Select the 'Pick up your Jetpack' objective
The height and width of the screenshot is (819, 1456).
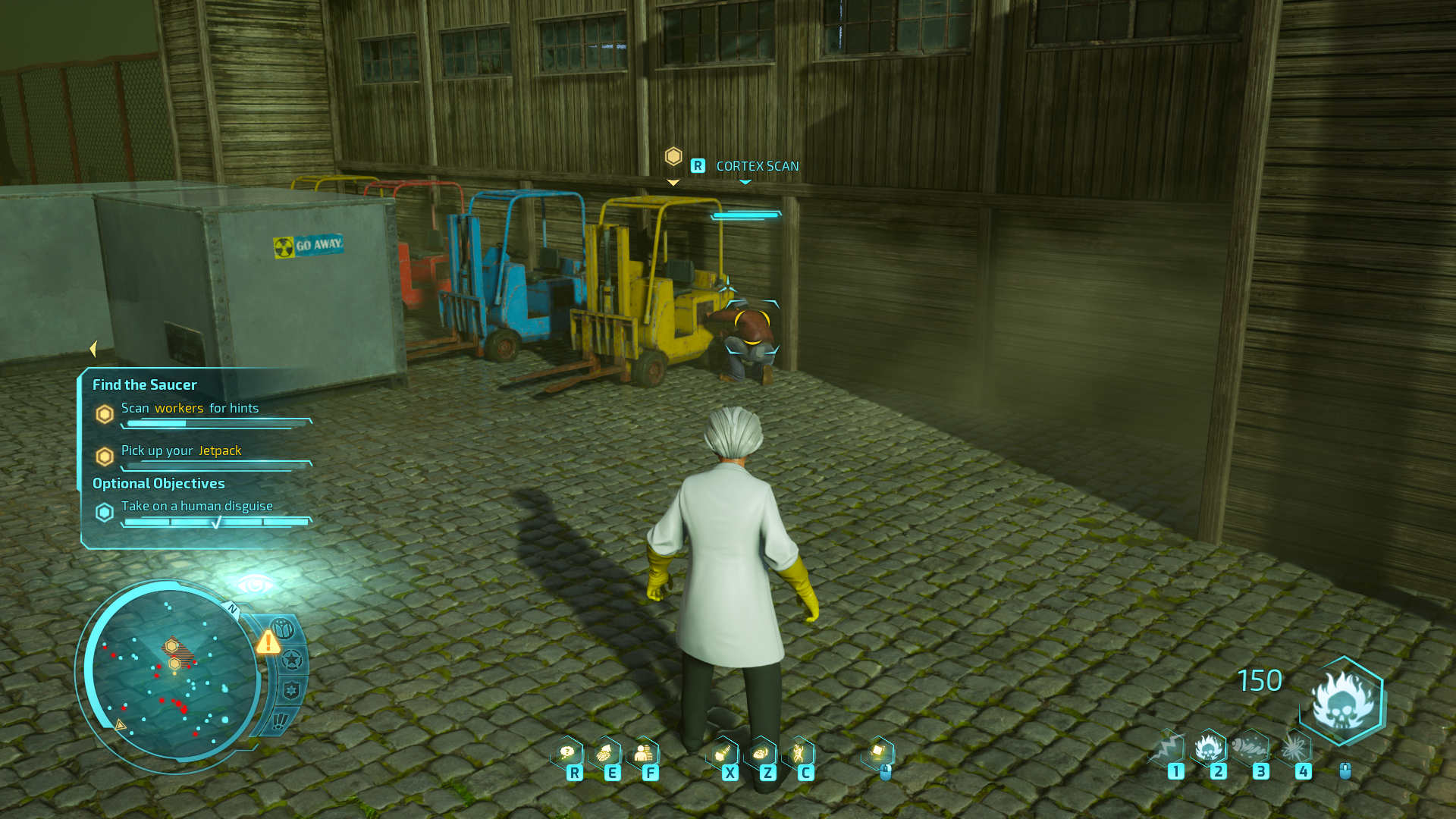pos(181,450)
